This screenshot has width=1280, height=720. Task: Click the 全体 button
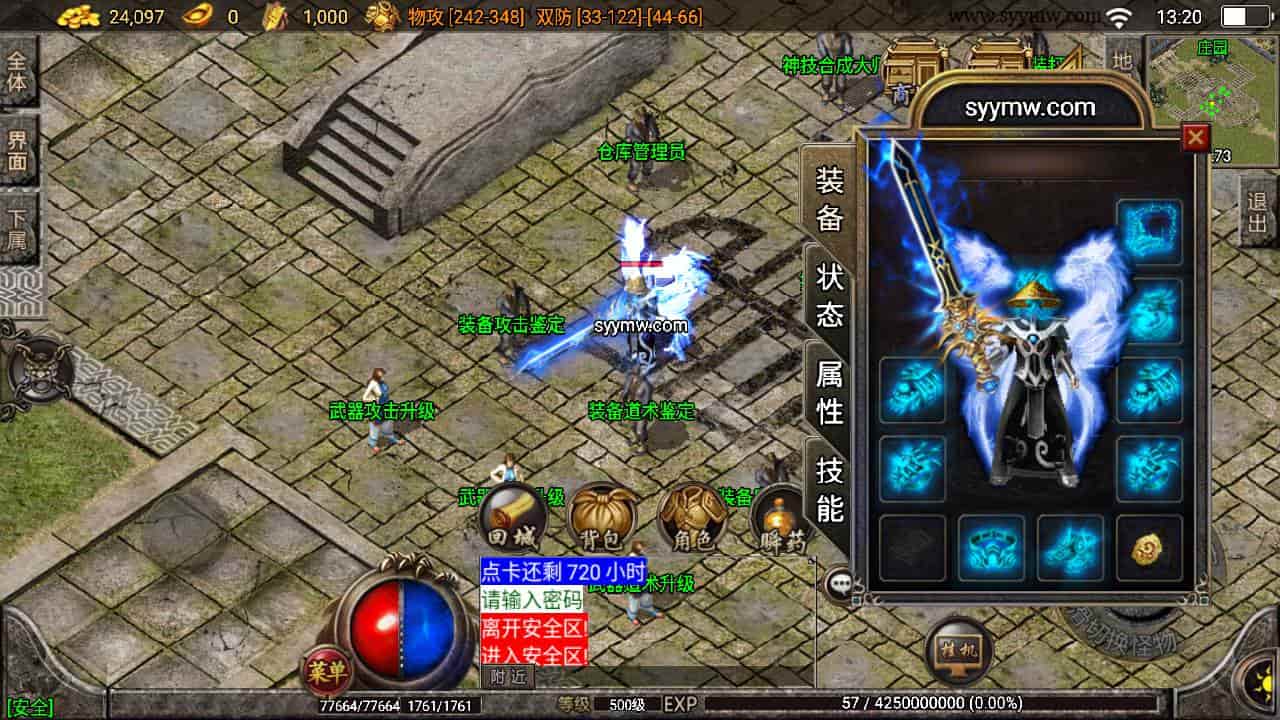(x=18, y=70)
